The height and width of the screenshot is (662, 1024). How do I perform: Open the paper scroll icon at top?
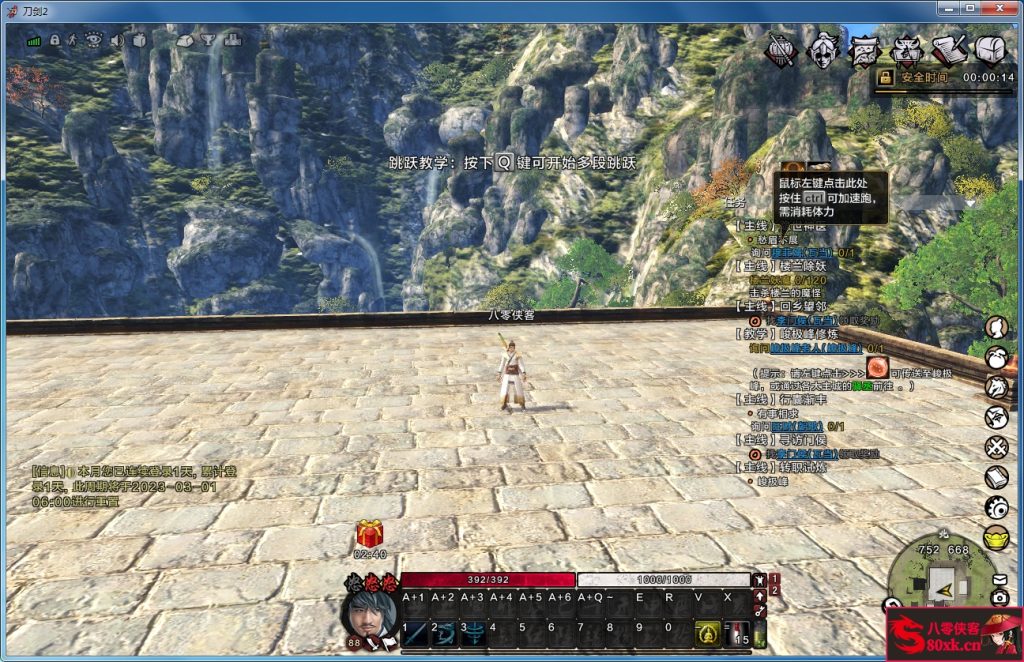pyautogui.click(x=865, y=50)
